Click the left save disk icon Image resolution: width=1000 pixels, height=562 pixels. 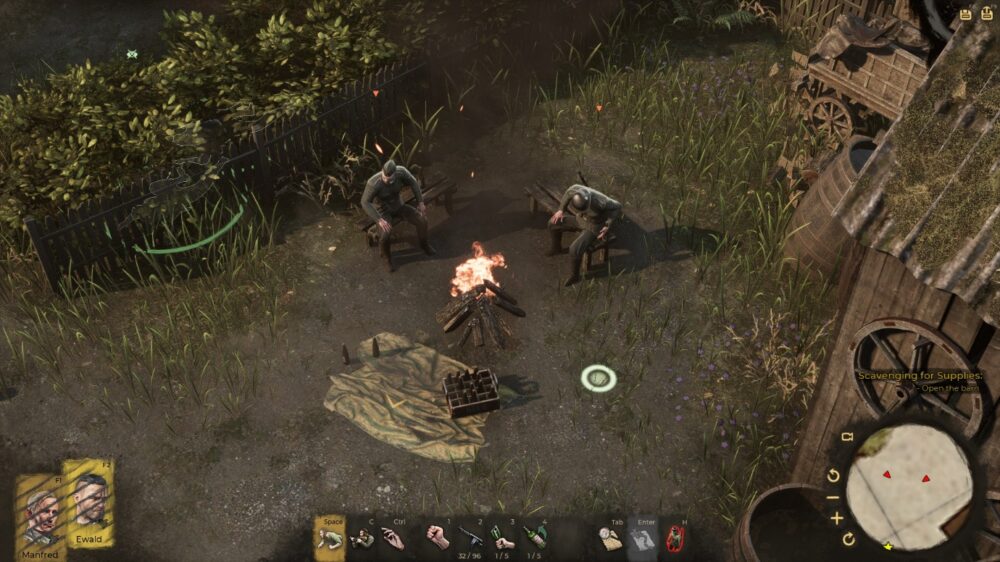pos(965,15)
